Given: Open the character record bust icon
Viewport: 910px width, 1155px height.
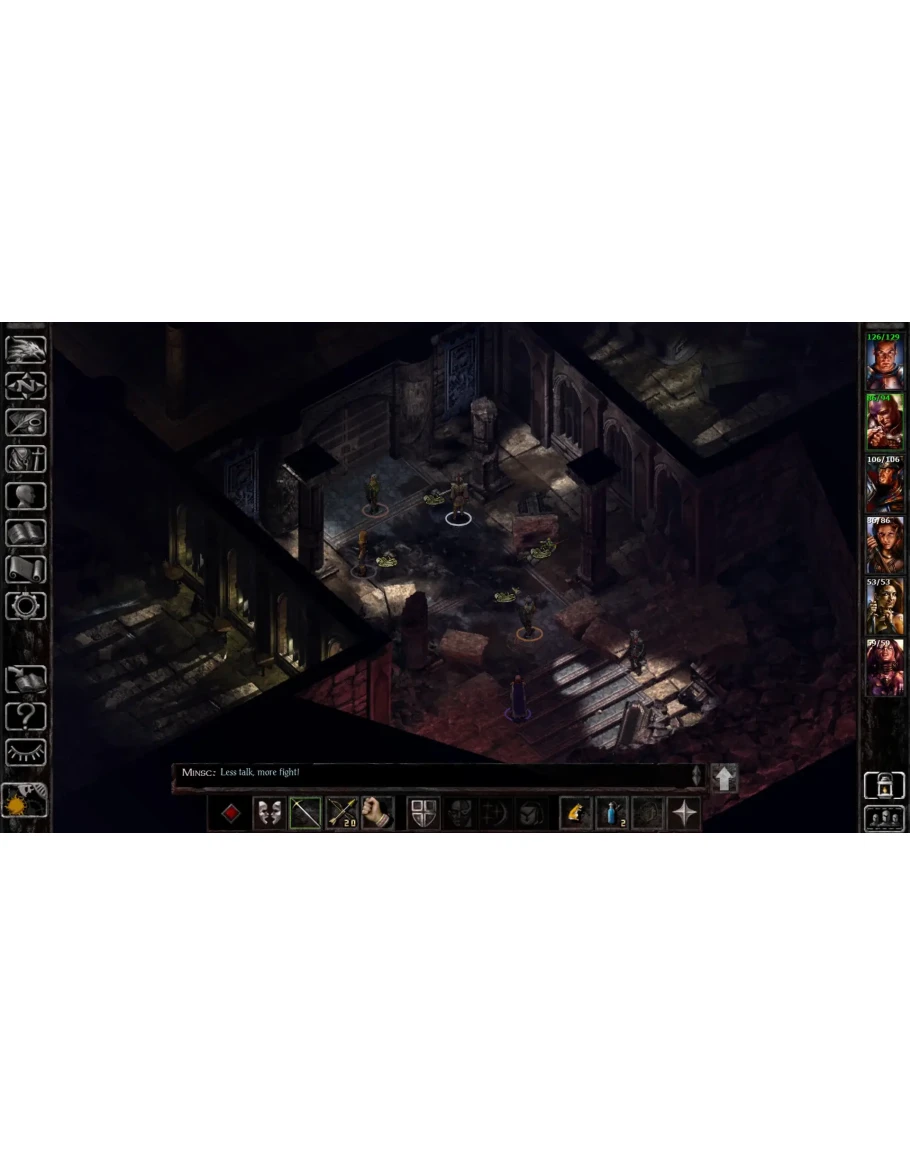Looking at the screenshot, I should point(25,496).
